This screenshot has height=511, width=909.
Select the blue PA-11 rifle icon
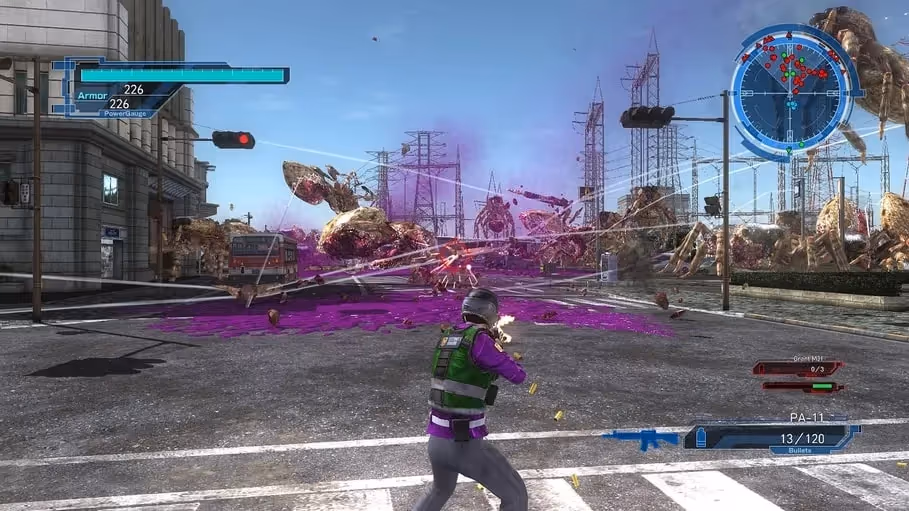(640, 438)
